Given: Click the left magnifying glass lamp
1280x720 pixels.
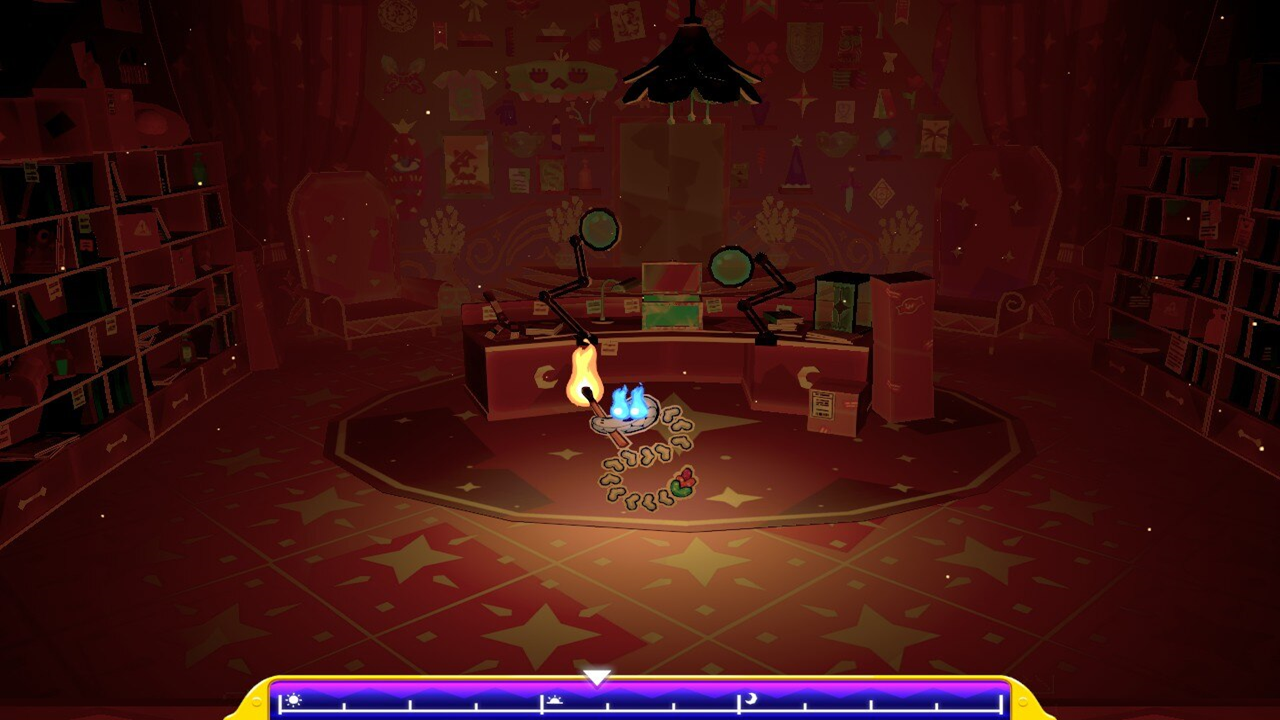Looking at the screenshot, I should 597,228.
